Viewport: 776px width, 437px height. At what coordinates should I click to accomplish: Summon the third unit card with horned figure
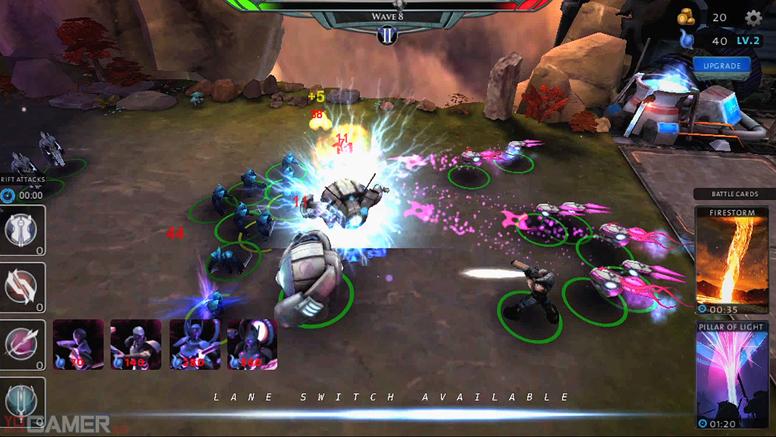click(x=194, y=344)
